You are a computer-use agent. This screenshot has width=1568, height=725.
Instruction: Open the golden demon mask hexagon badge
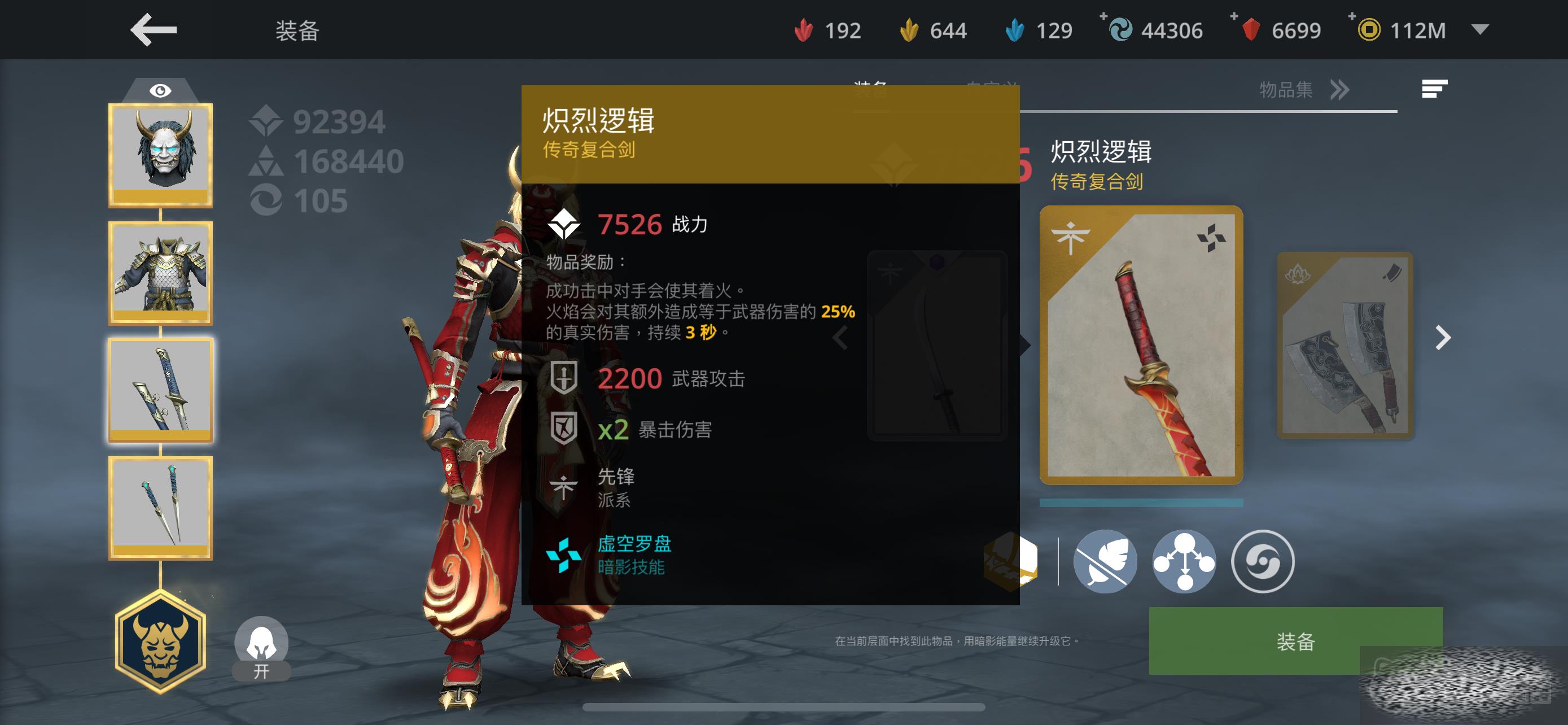pos(161,641)
